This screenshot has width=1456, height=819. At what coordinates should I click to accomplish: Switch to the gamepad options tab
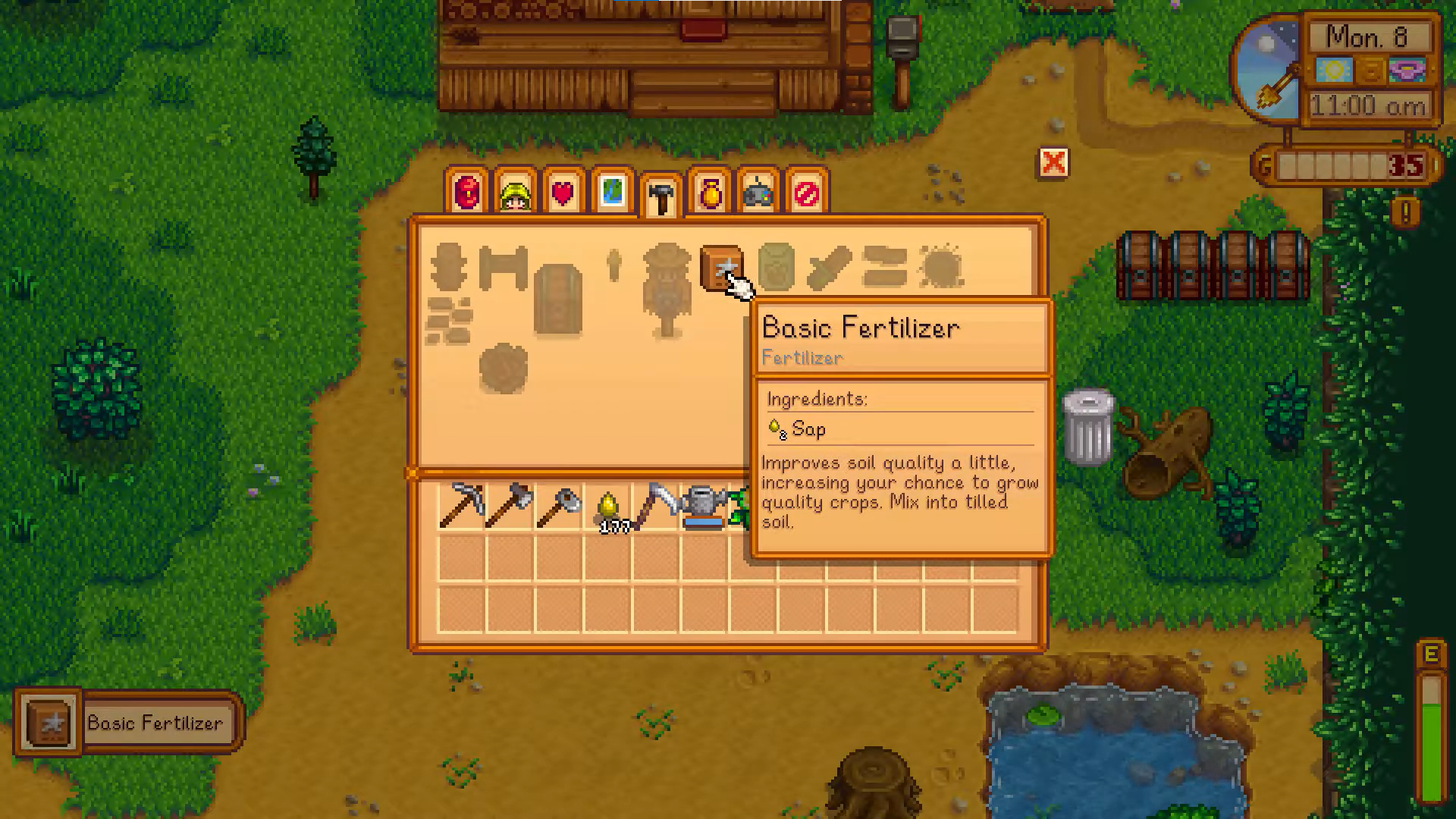tap(758, 193)
